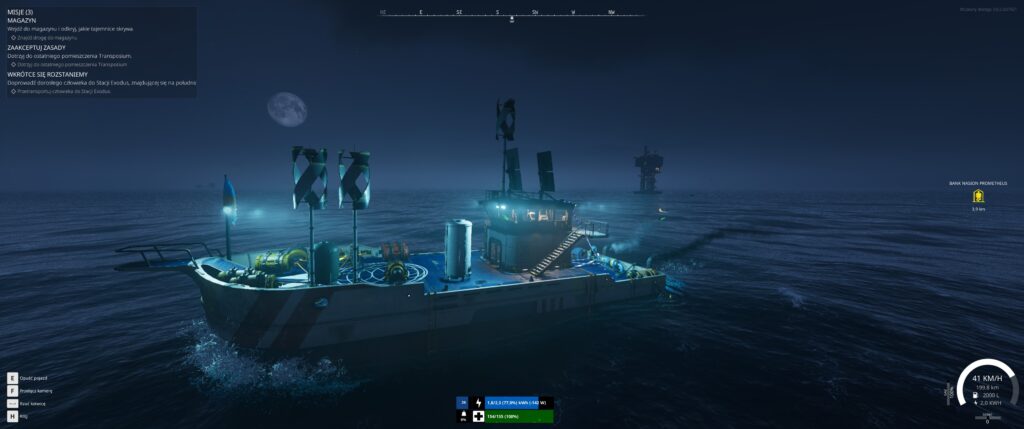Click the Bank Nasion Prometheus waypoint marker
Viewport: 1024px width, 429px height.
point(978,196)
